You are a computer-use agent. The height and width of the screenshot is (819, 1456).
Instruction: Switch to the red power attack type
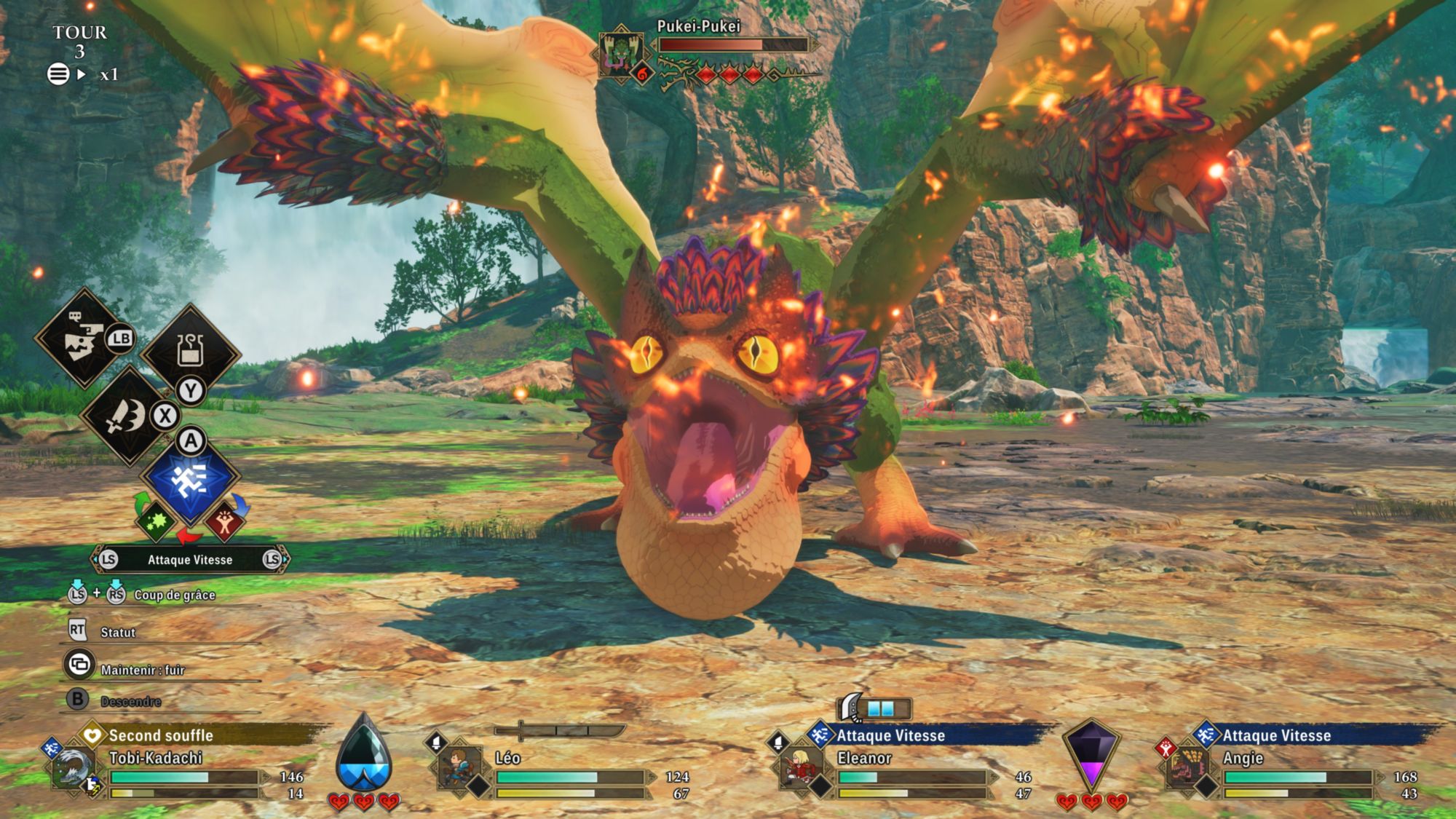tap(224, 521)
